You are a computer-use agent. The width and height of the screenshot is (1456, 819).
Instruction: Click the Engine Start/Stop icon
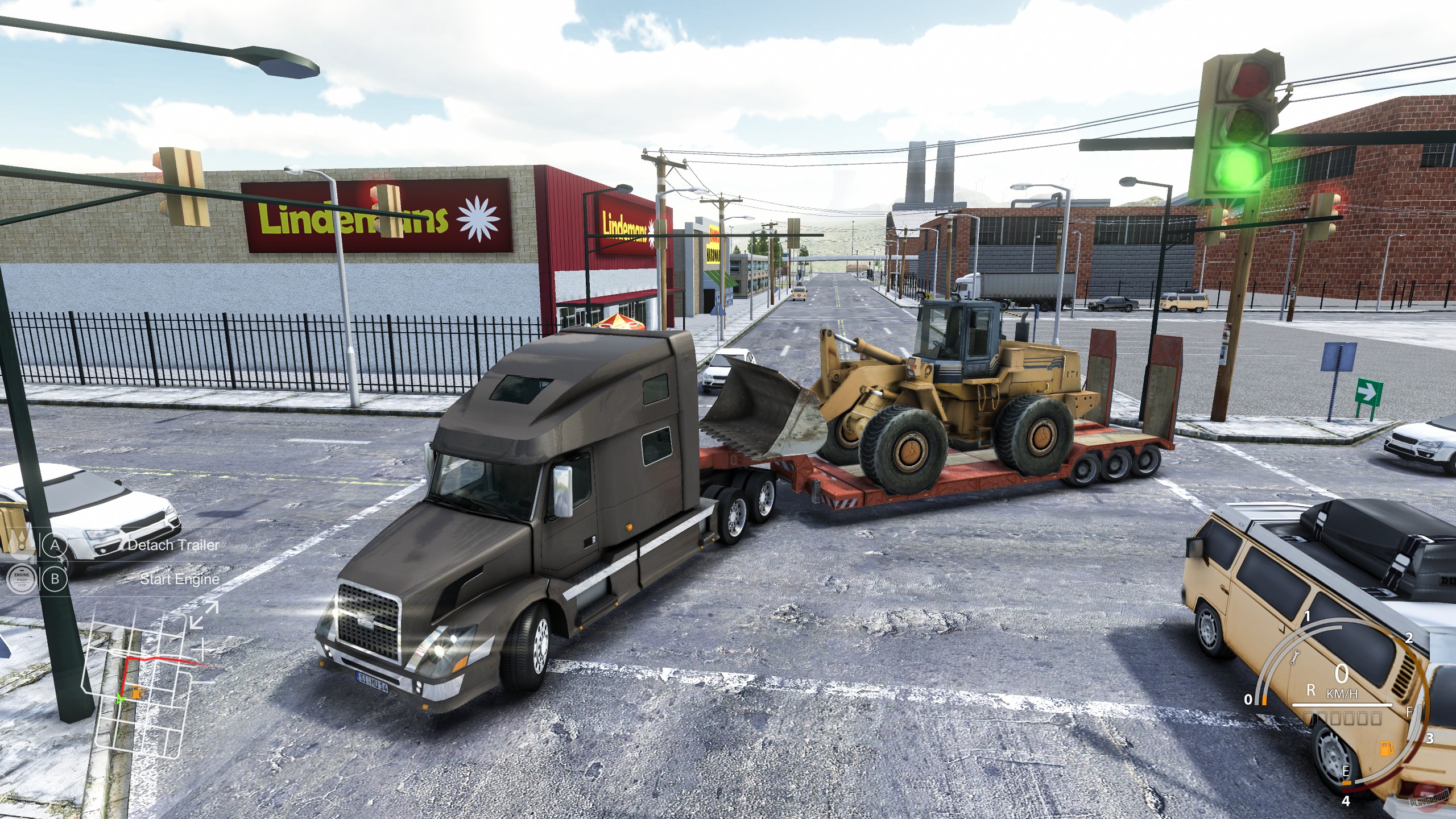point(22,580)
